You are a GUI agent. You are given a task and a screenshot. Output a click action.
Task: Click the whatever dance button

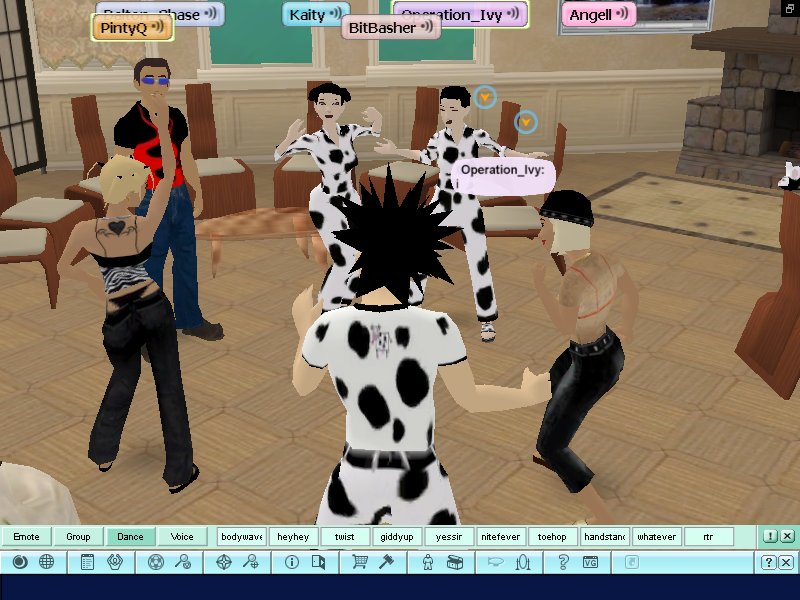tap(656, 537)
